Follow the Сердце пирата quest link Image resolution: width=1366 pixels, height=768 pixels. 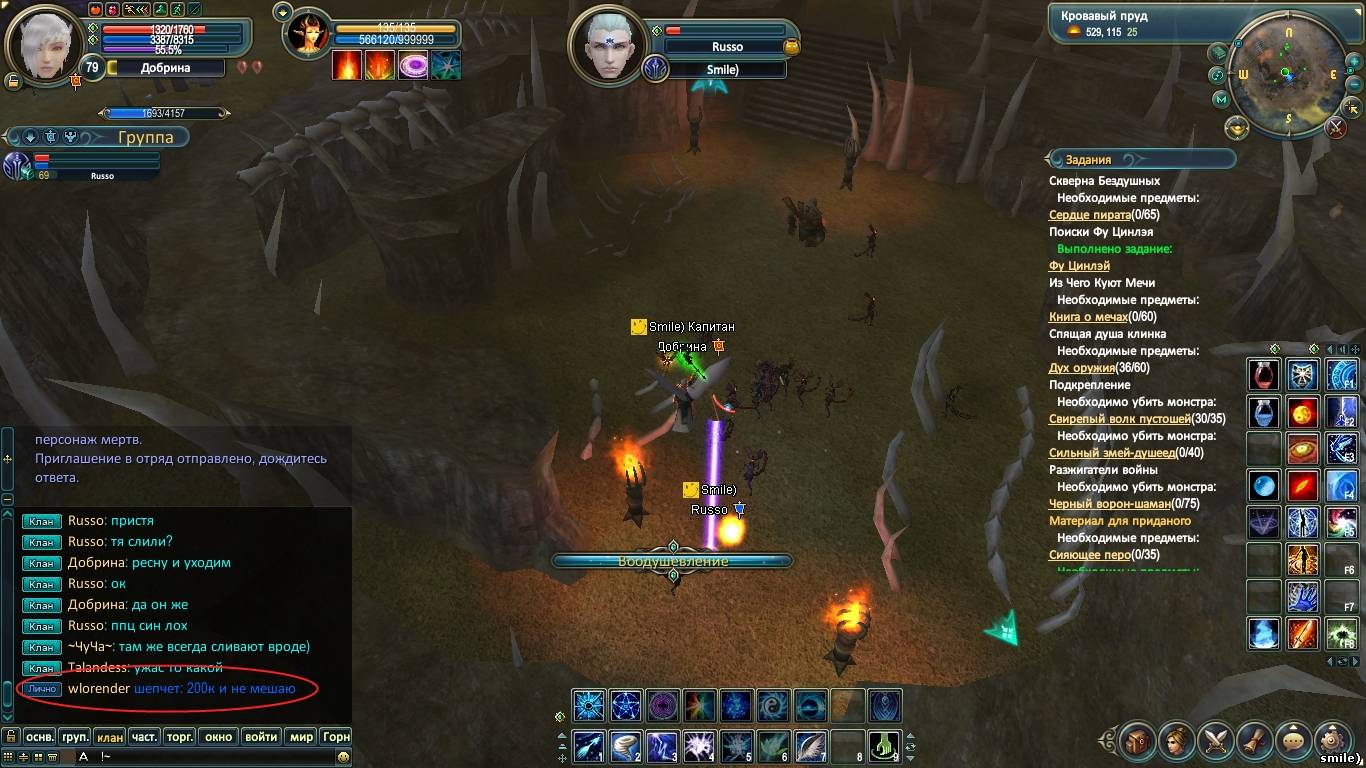click(1089, 215)
